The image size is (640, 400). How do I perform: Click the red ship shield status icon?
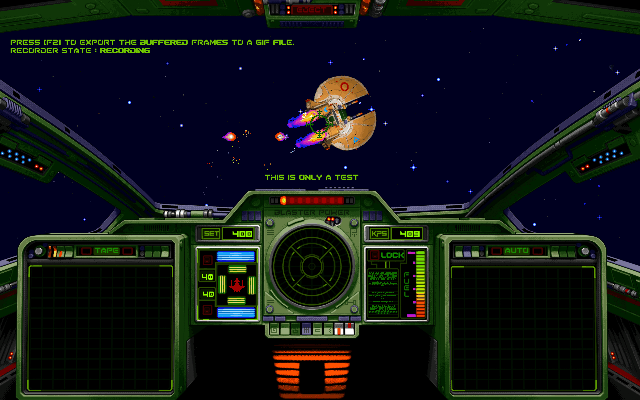coord(237,285)
